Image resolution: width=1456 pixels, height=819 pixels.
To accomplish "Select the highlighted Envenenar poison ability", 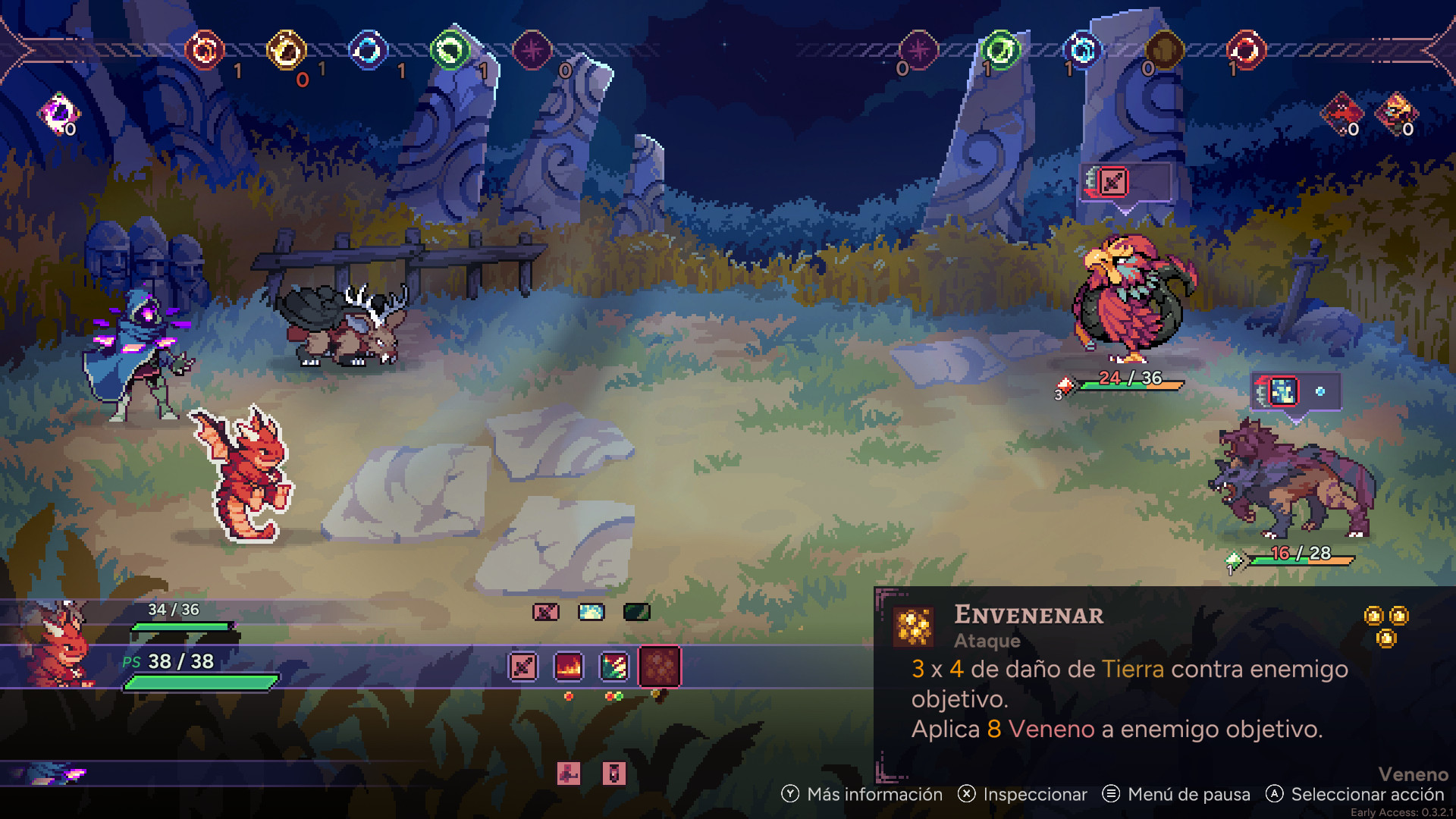I will pos(660,667).
